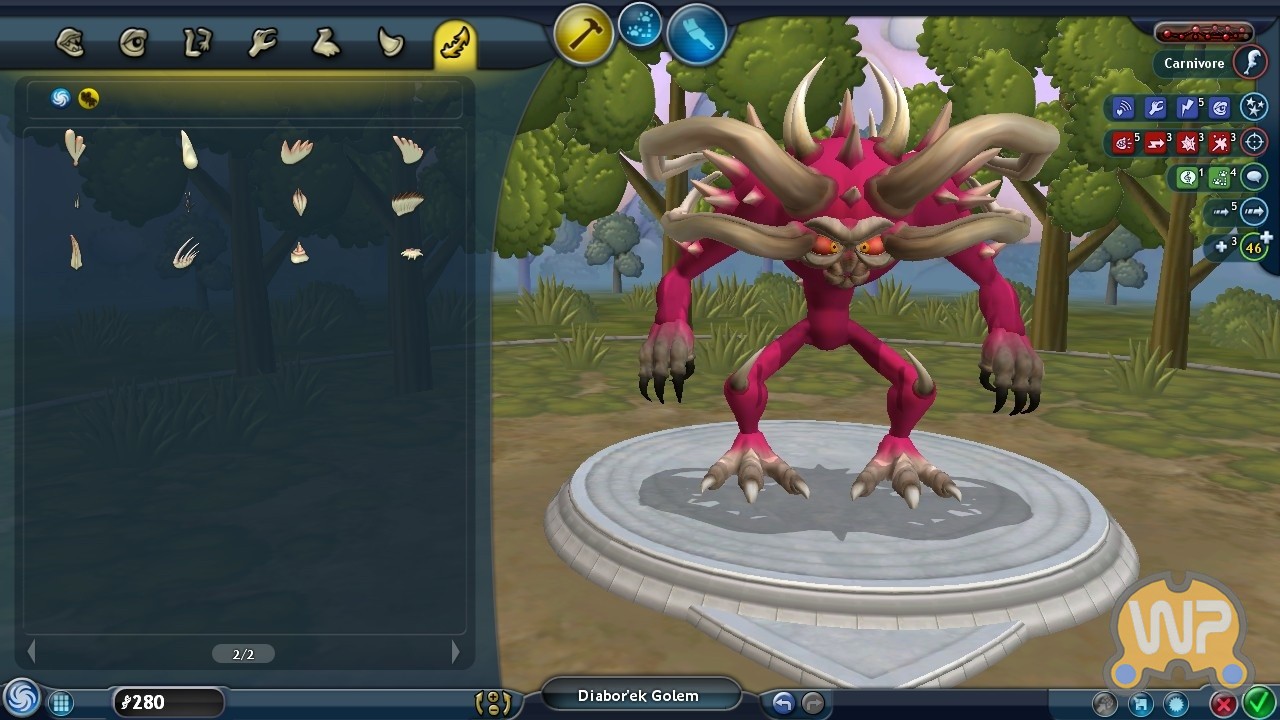
Task: Go to the next parts page arrow
Action: (x=456, y=652)
